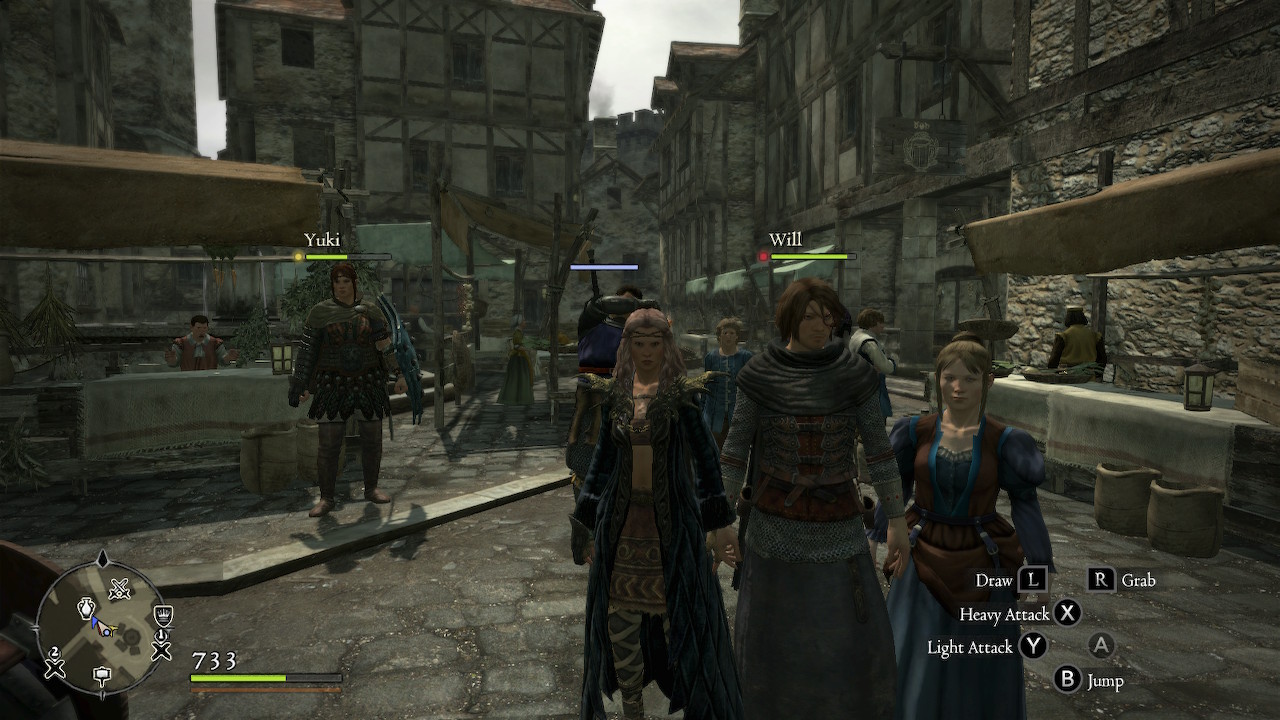Screen dimensions: 1280x720
Task: Select pawn Yuki's name tag
Action: [x=322, y=240]
